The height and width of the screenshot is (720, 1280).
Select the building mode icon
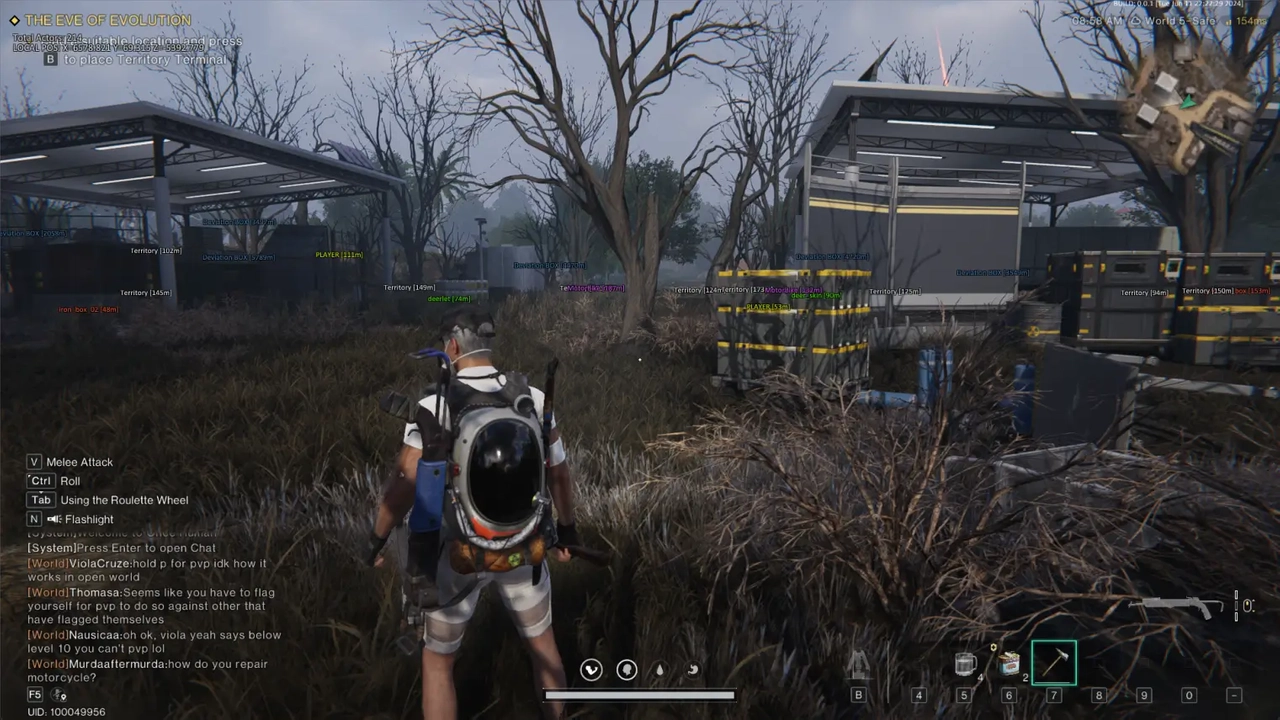tap(858, 665)
